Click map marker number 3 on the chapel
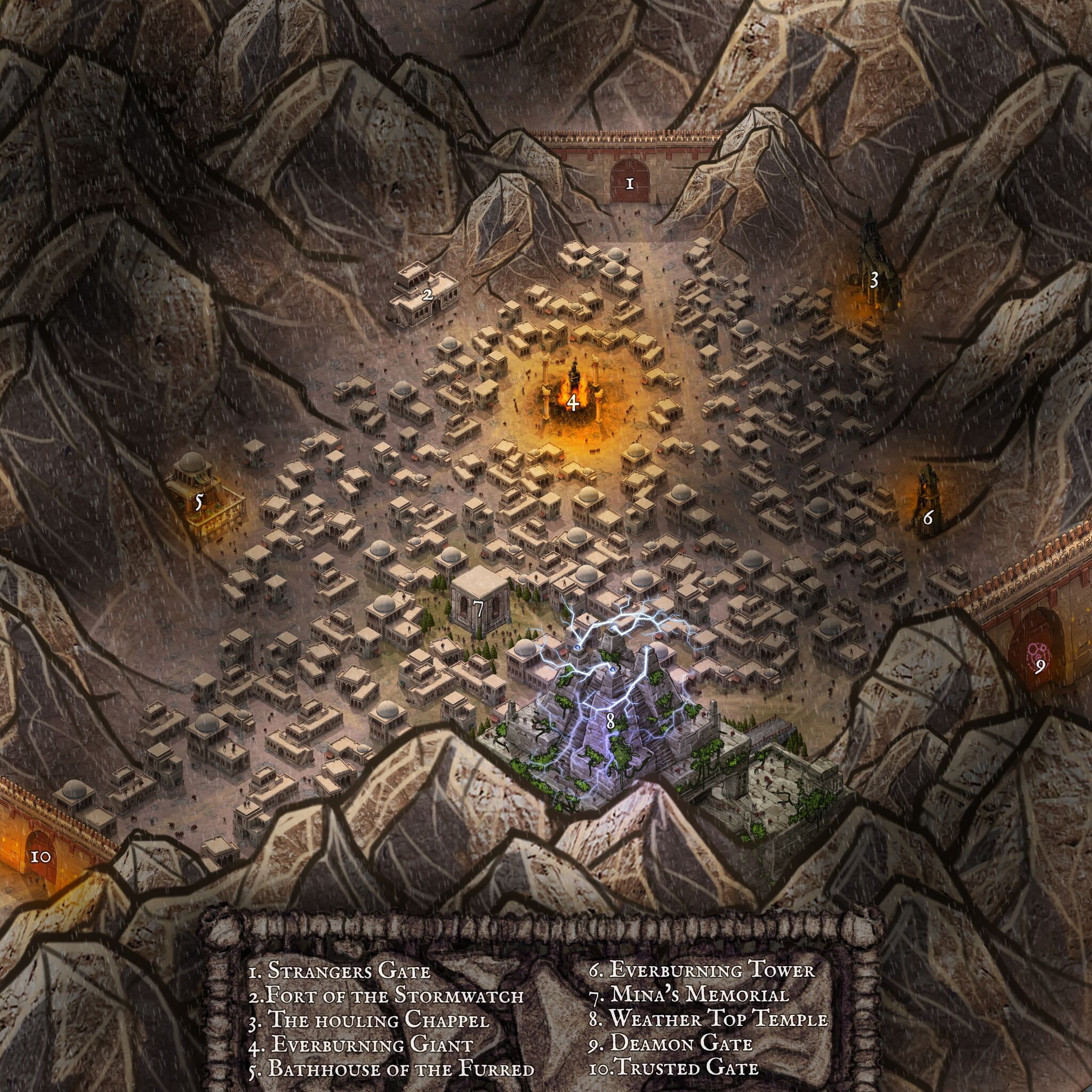This screenshot has height=1092, width=1092. coord(873,280)
